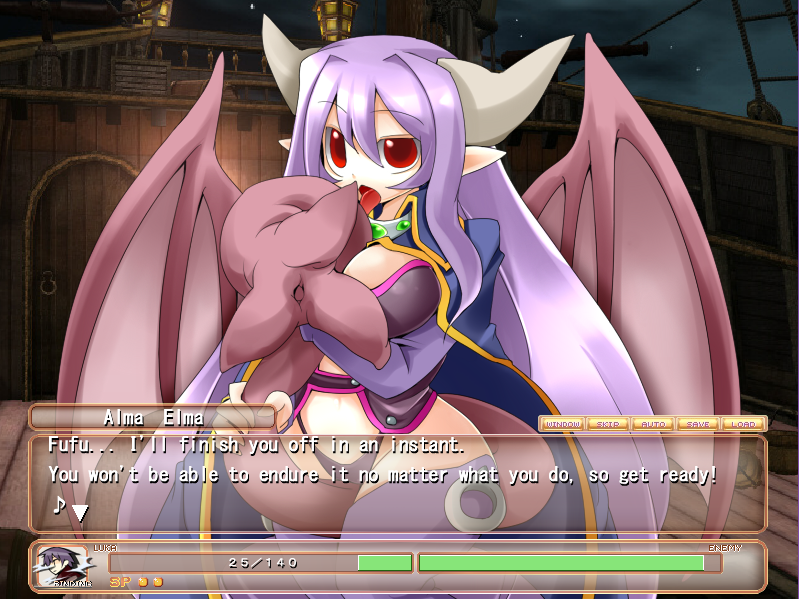Hide the text box with the WINDOW button

tap(563, 424)
